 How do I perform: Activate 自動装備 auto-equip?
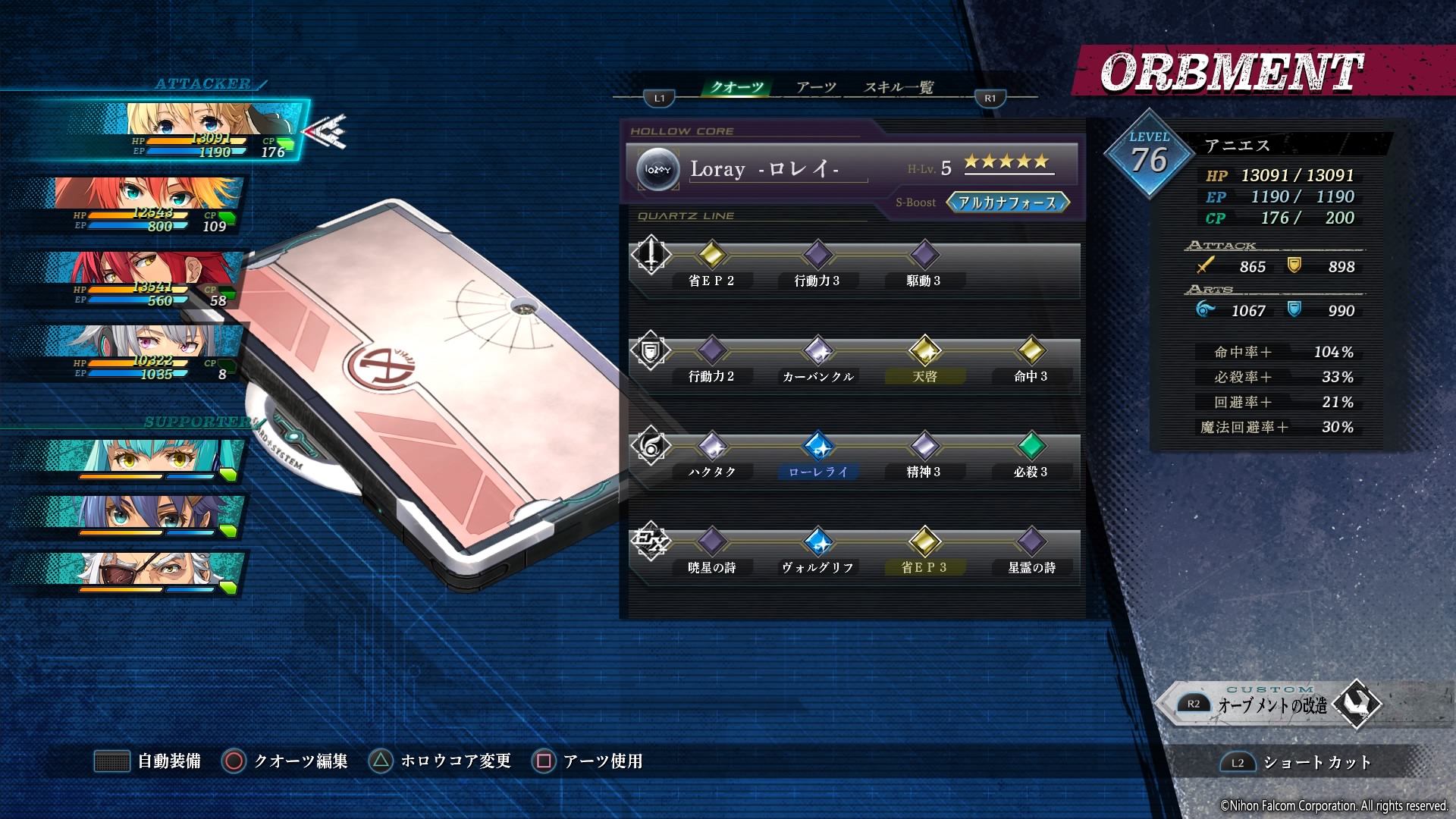(148, 761)
